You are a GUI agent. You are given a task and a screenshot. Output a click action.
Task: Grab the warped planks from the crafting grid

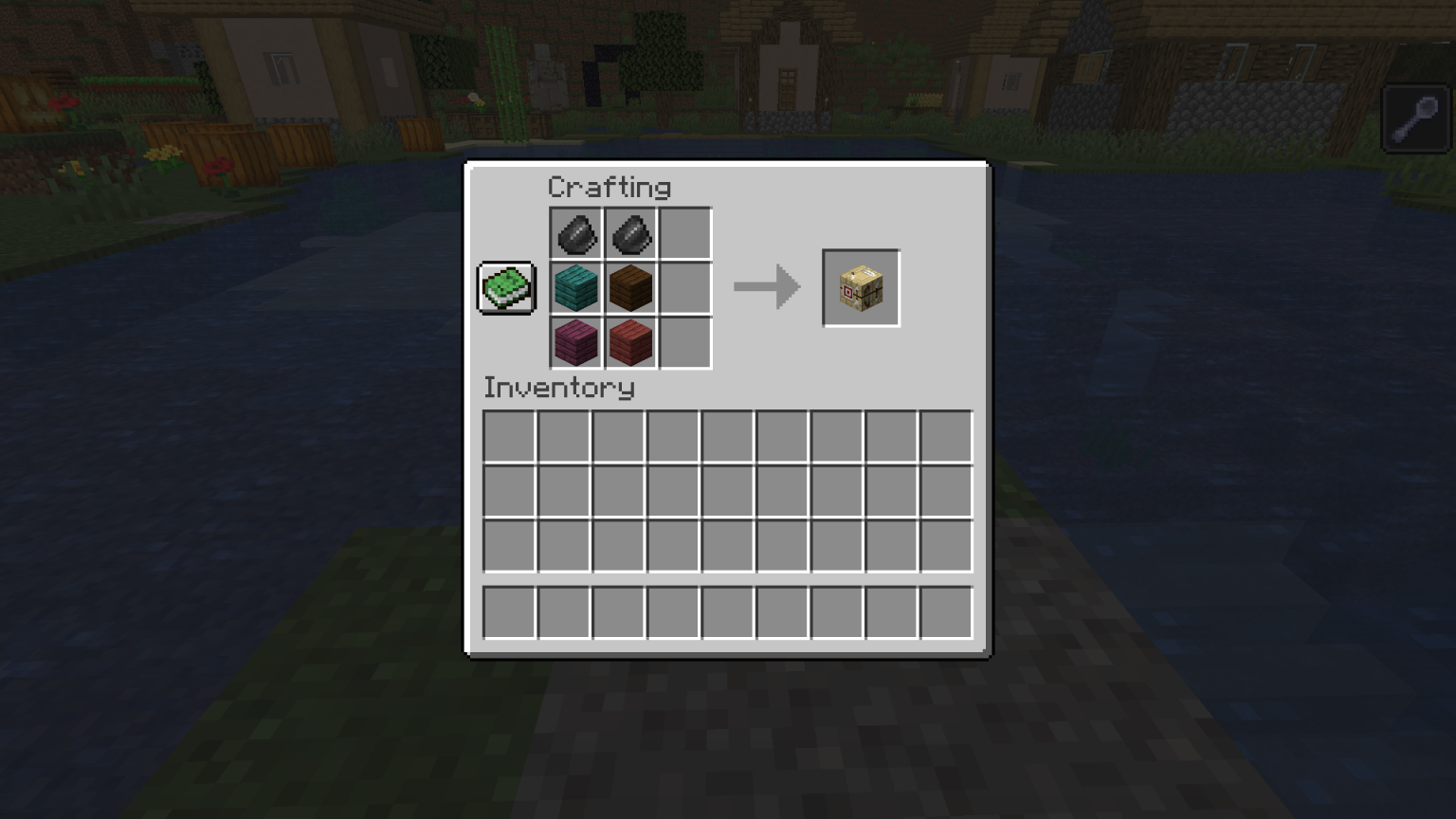(576, 287)
